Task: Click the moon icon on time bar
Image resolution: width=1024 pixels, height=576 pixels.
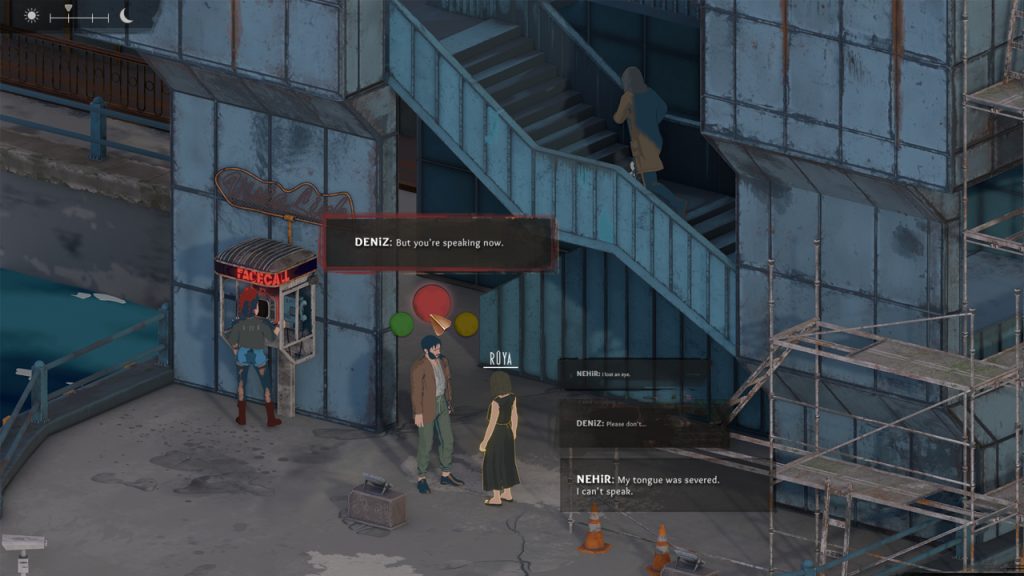Action: [x=126, y=16]
